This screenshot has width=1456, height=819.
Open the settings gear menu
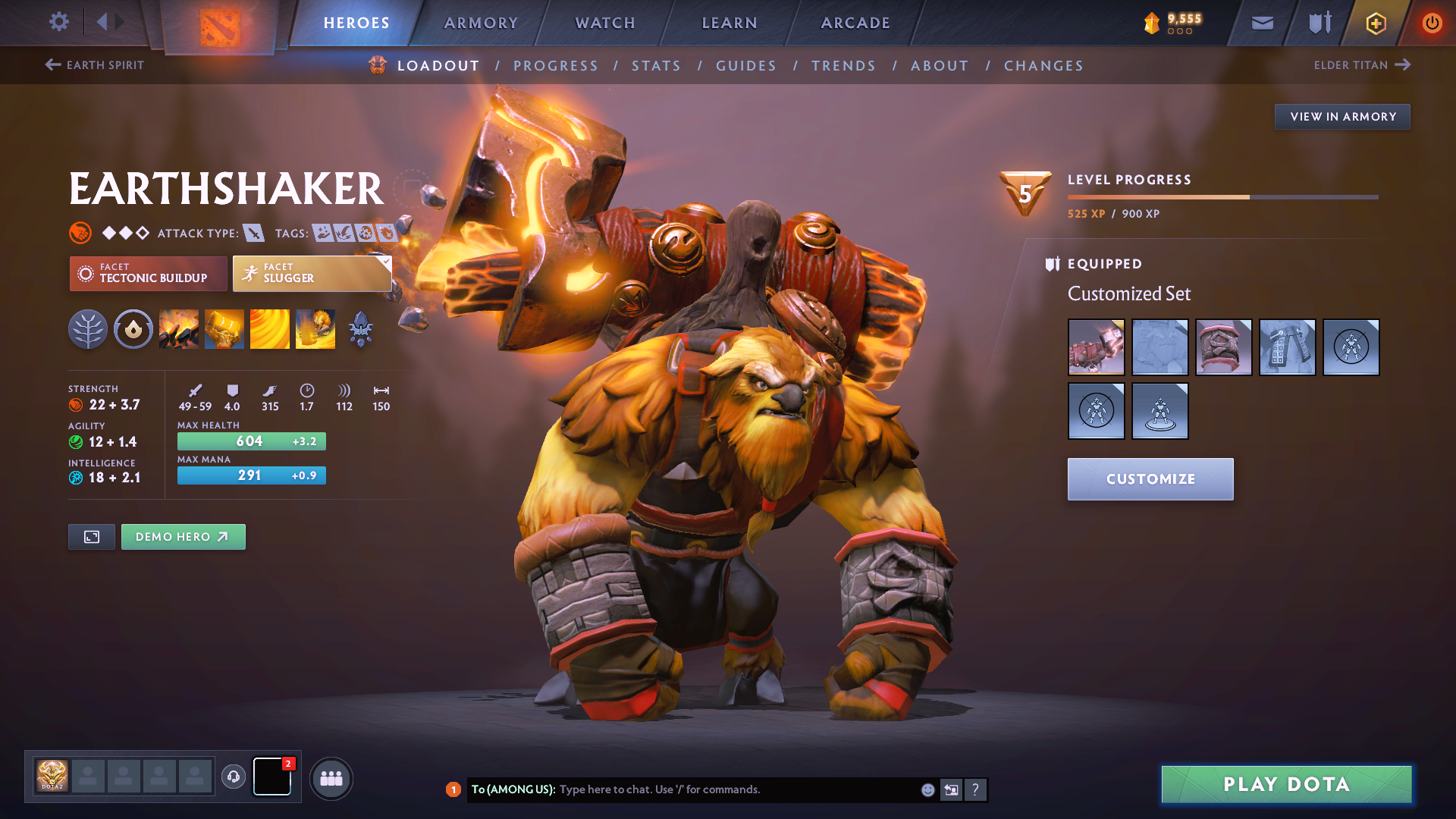coord(58,22)
